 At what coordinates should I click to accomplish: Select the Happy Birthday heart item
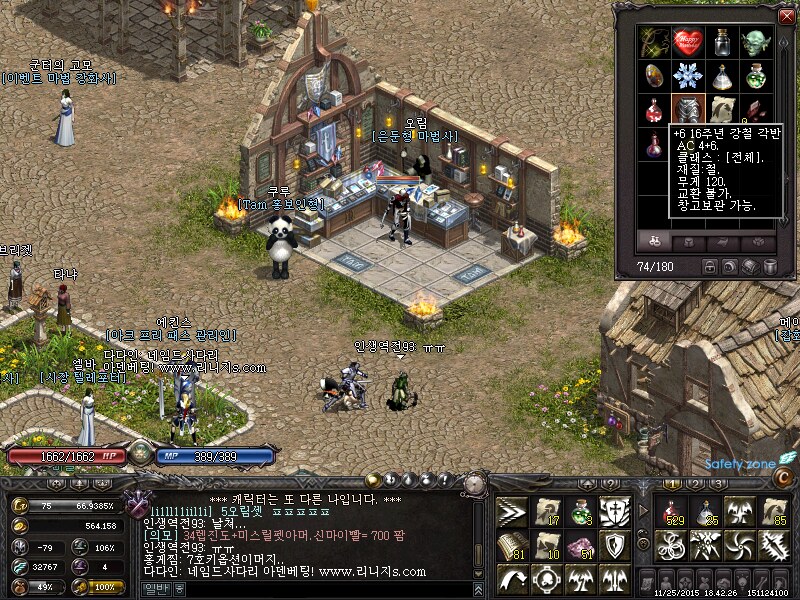(687, 42)
